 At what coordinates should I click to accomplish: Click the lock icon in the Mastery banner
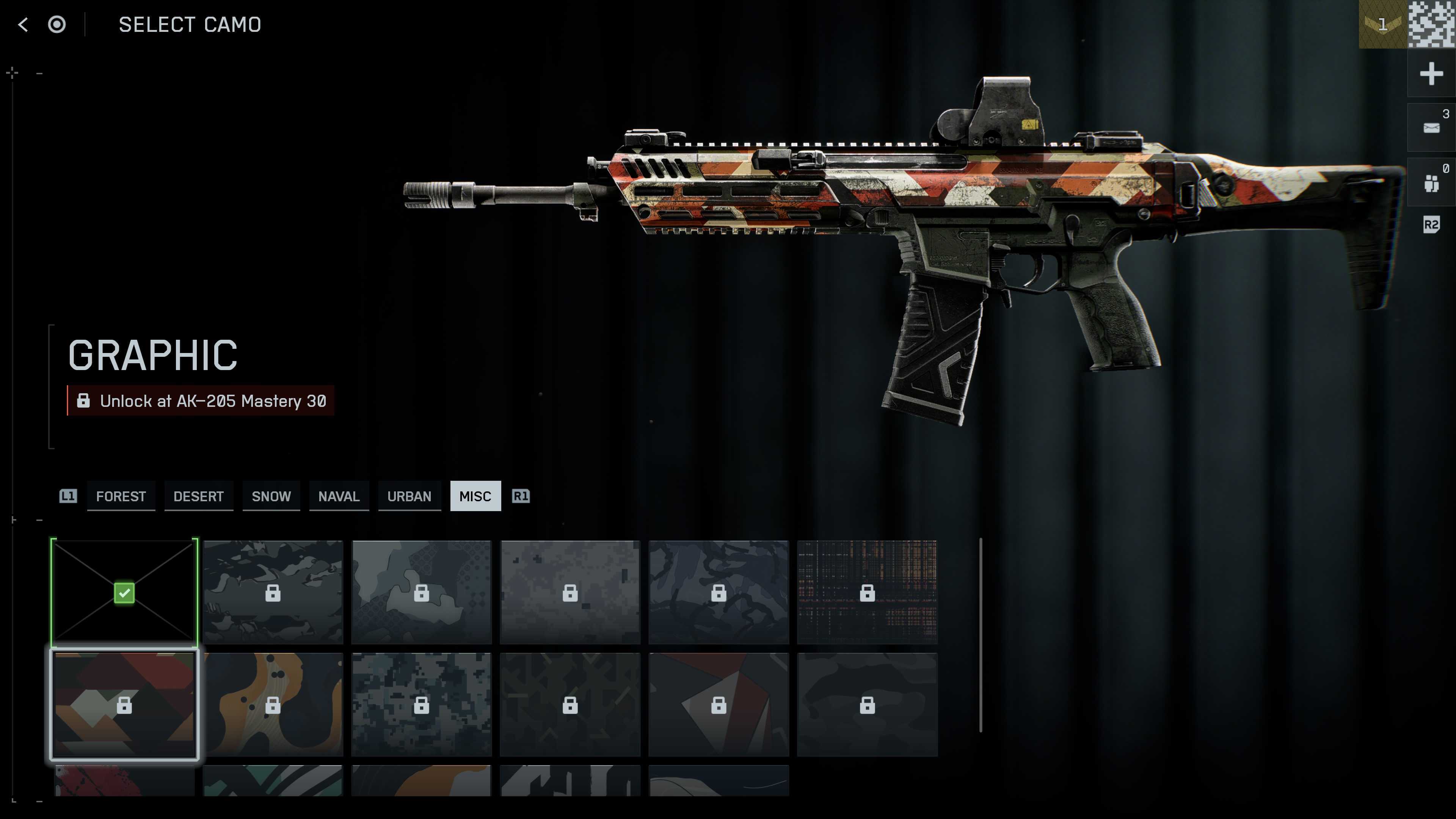84,401
